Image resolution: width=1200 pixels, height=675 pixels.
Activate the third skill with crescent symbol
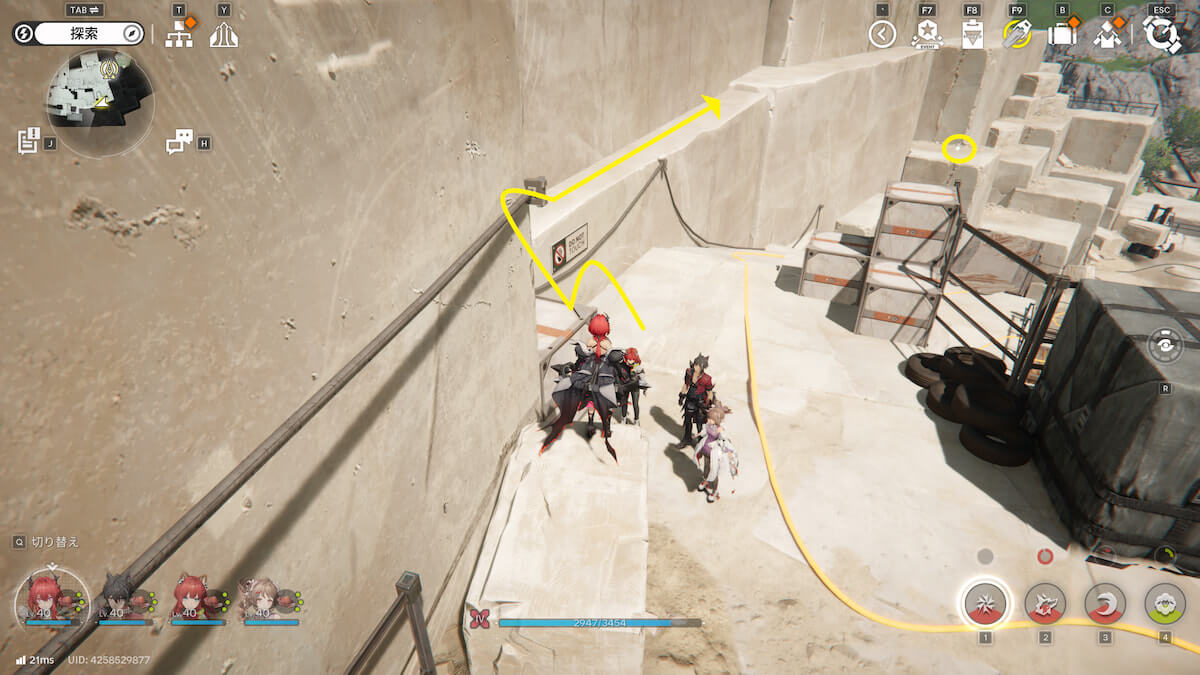click(1105, 603)
